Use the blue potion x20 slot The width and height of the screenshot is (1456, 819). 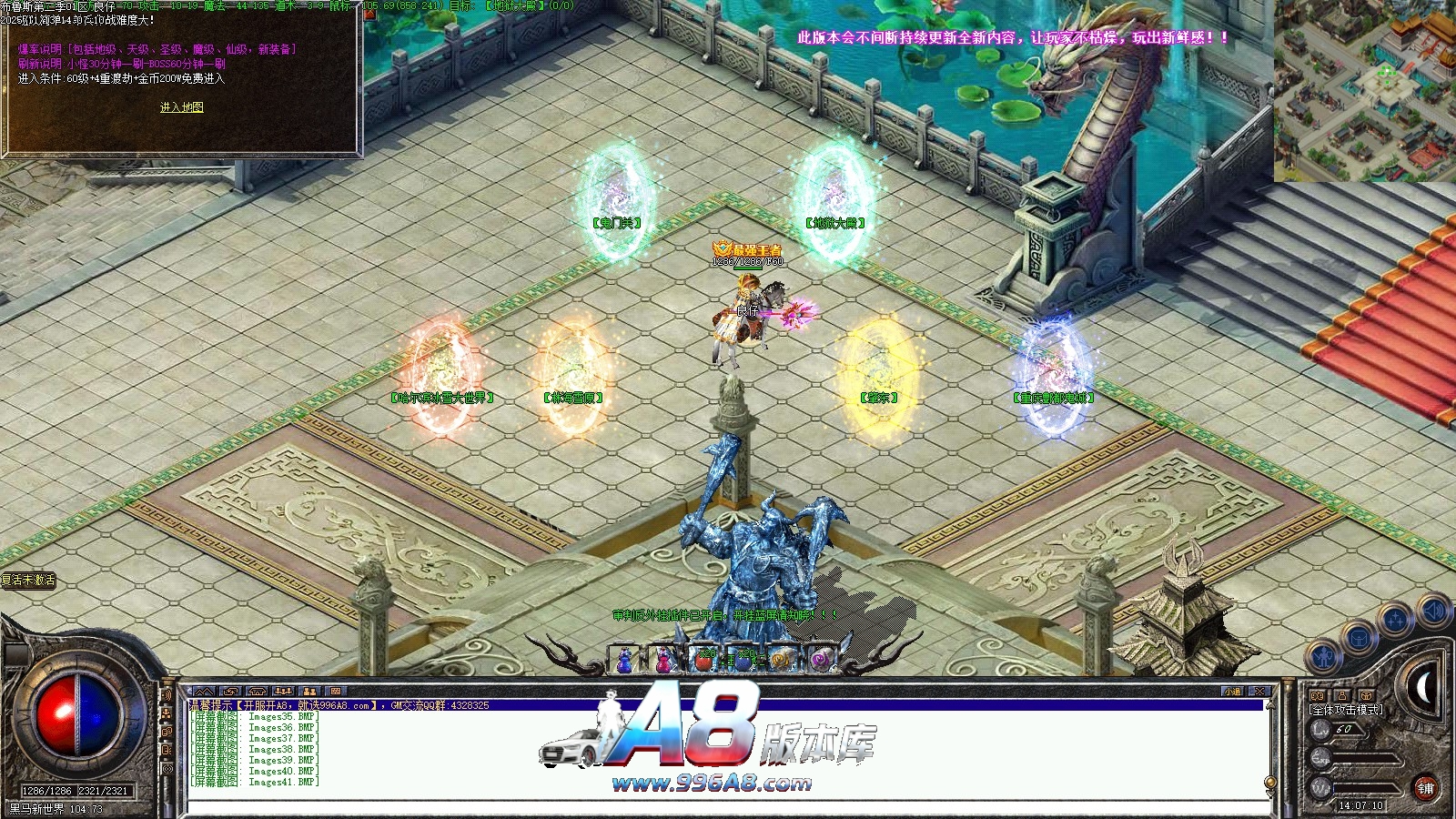click(x=743, y=660)
